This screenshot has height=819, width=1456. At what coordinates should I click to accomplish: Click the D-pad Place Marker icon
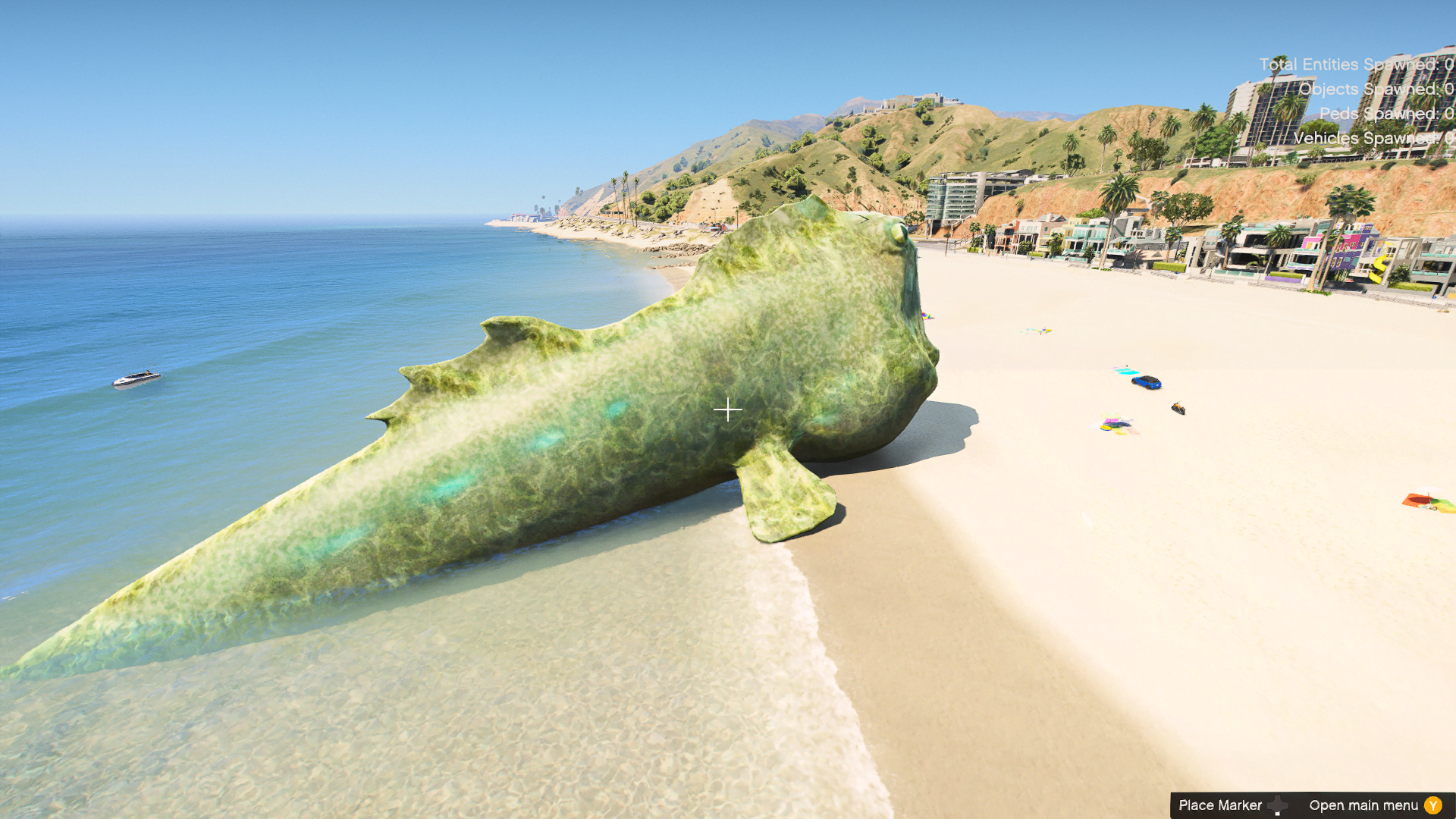1278,805
